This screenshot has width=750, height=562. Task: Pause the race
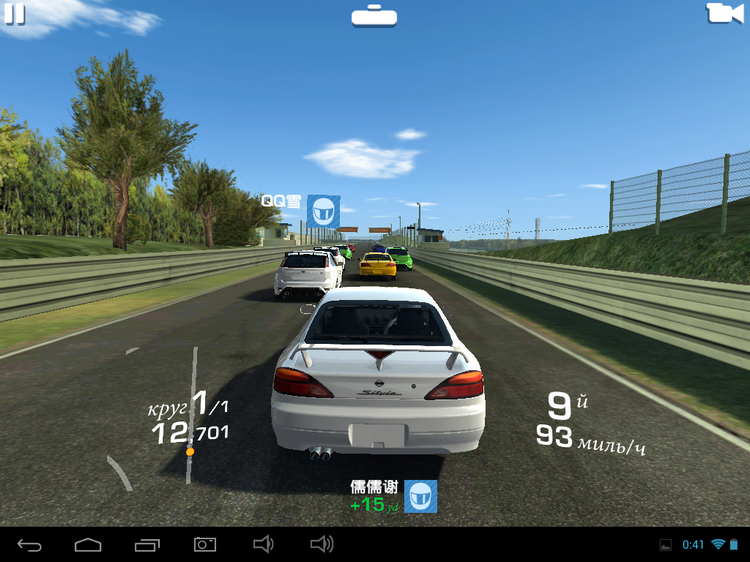[x=14, y=13]
